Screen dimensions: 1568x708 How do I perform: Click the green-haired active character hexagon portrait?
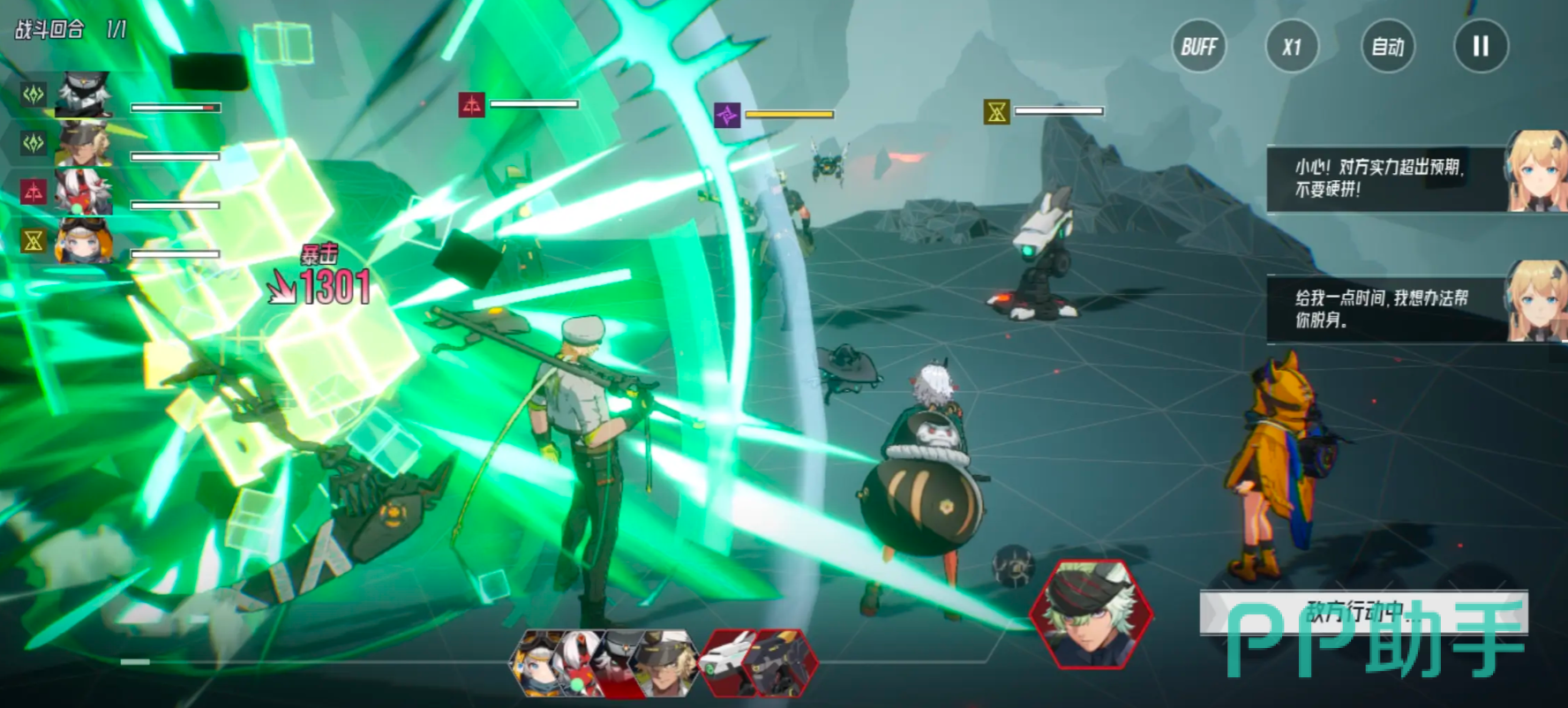1091,614
